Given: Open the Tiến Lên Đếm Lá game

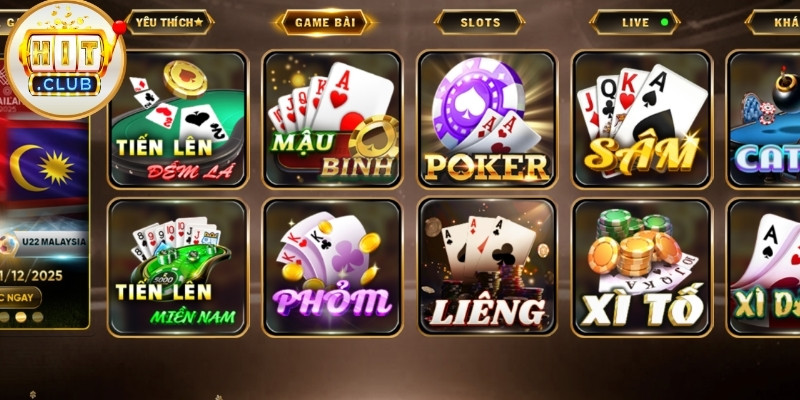Looking at the screenshot, I should tap(177, 119).
